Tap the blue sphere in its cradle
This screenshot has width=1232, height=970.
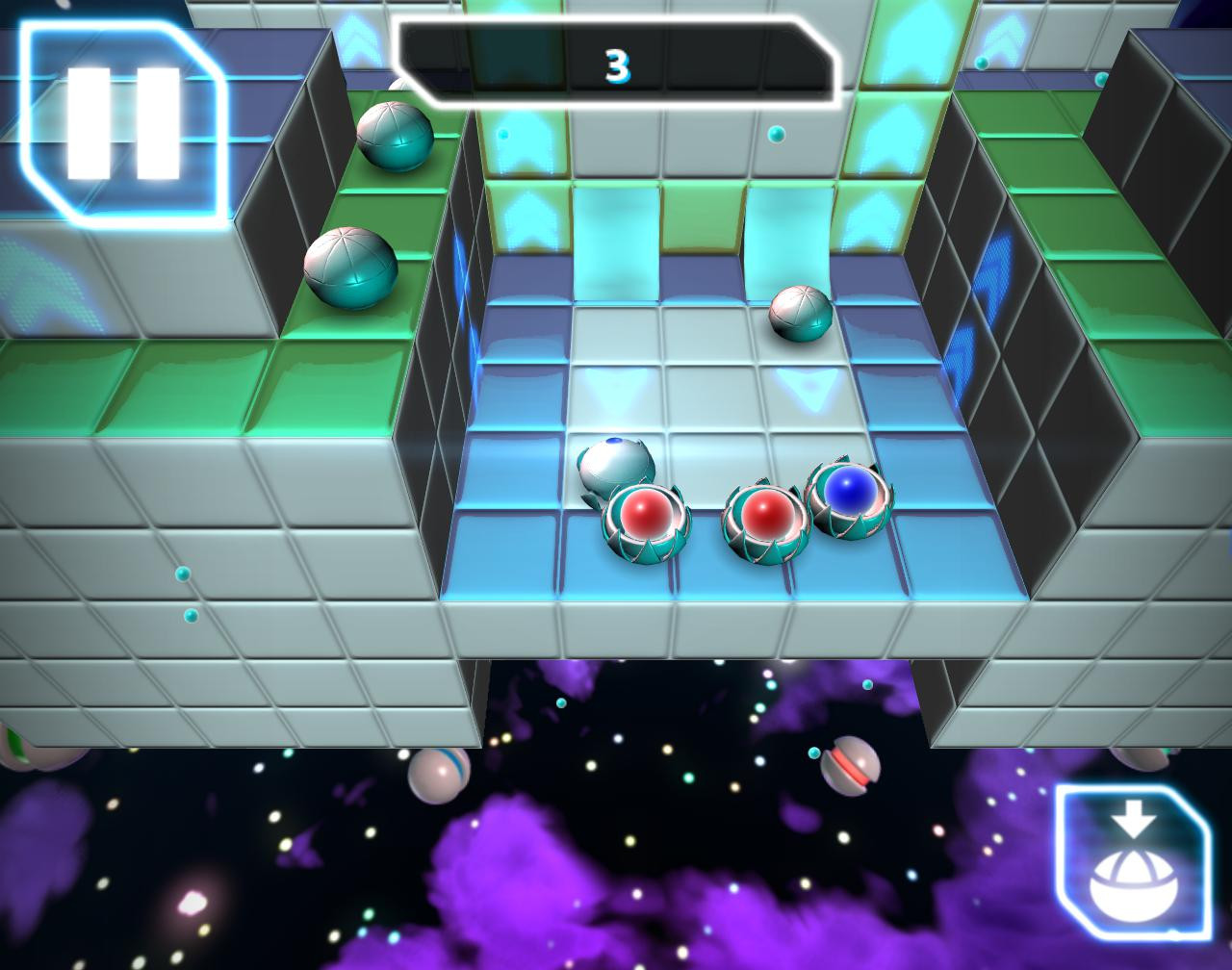click(849, 493)
